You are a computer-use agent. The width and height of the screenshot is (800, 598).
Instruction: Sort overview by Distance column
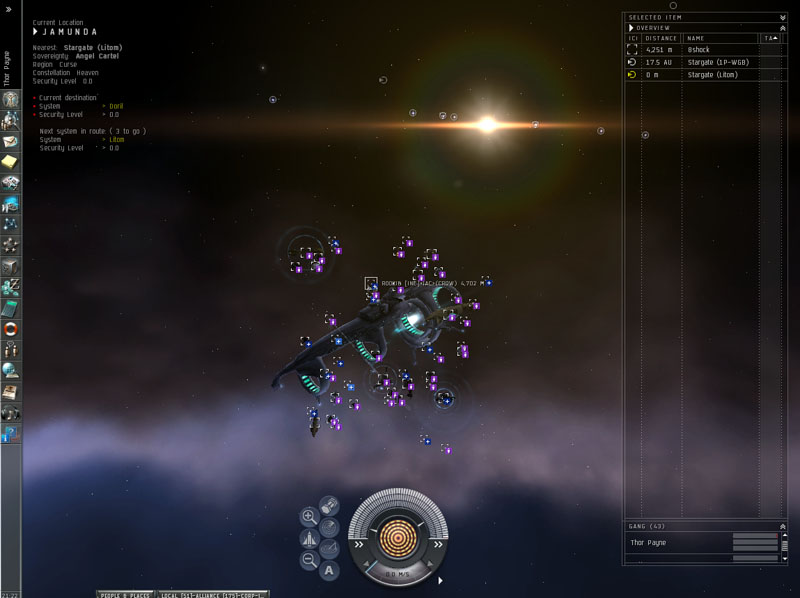[x=661, y=38]
